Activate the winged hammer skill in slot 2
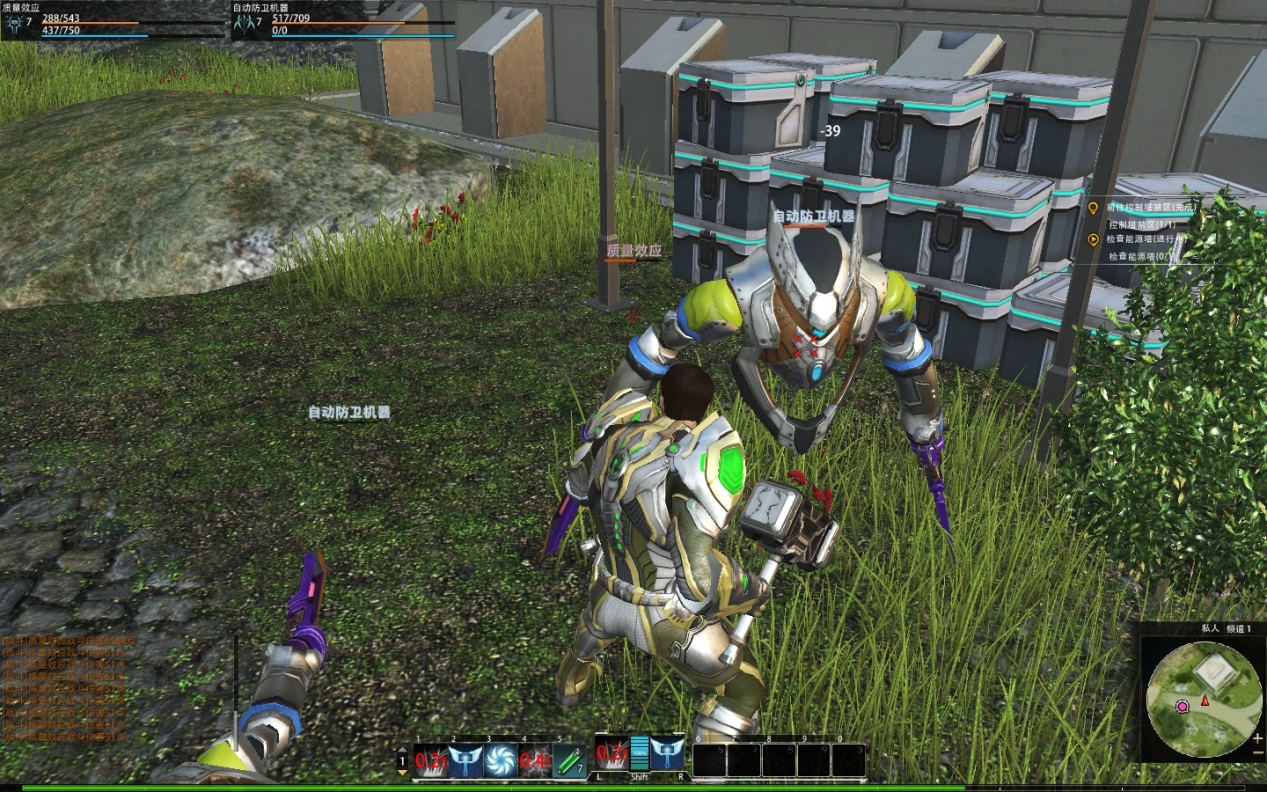Screen dimensions: 1267x792 (x=465, y=760)
